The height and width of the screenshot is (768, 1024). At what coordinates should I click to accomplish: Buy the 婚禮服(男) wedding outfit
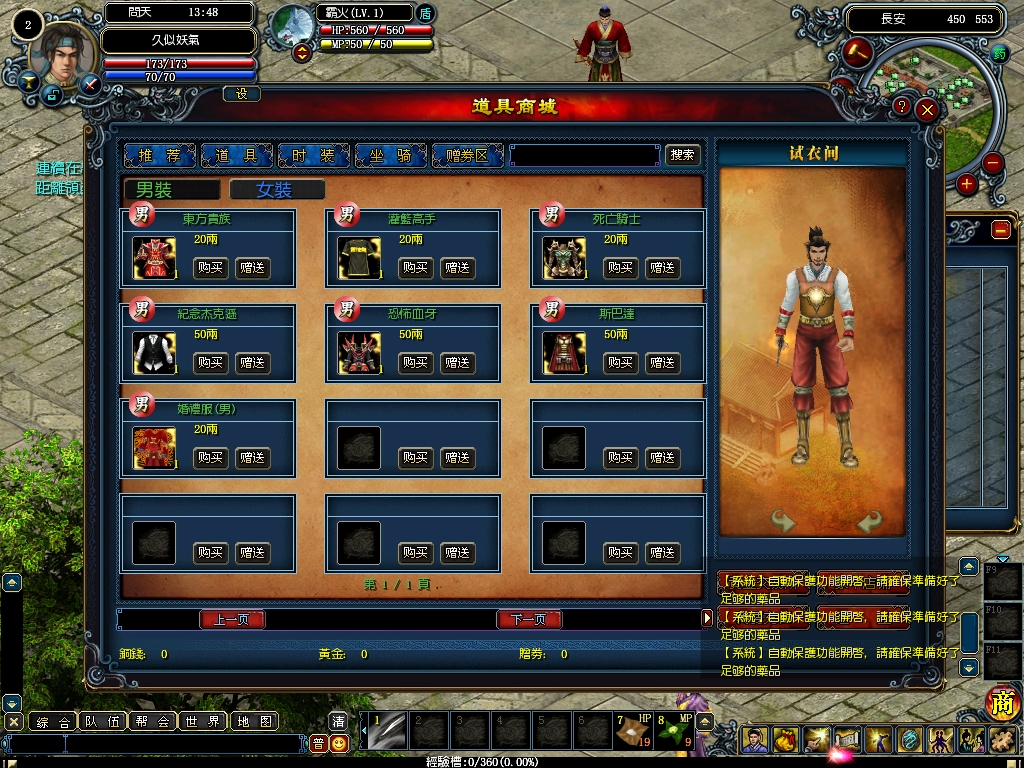pyautogui.click(x=210, y=458)
